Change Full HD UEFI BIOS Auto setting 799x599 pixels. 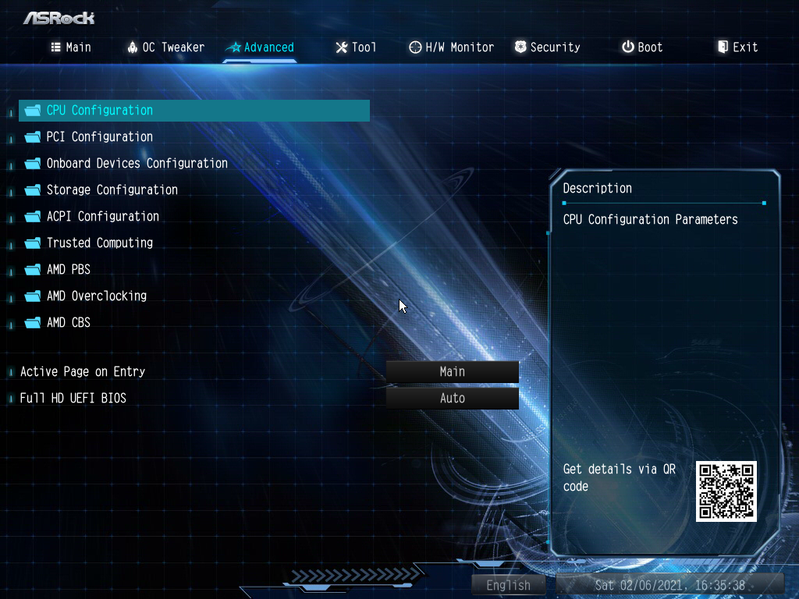click(x=452, y=398)
